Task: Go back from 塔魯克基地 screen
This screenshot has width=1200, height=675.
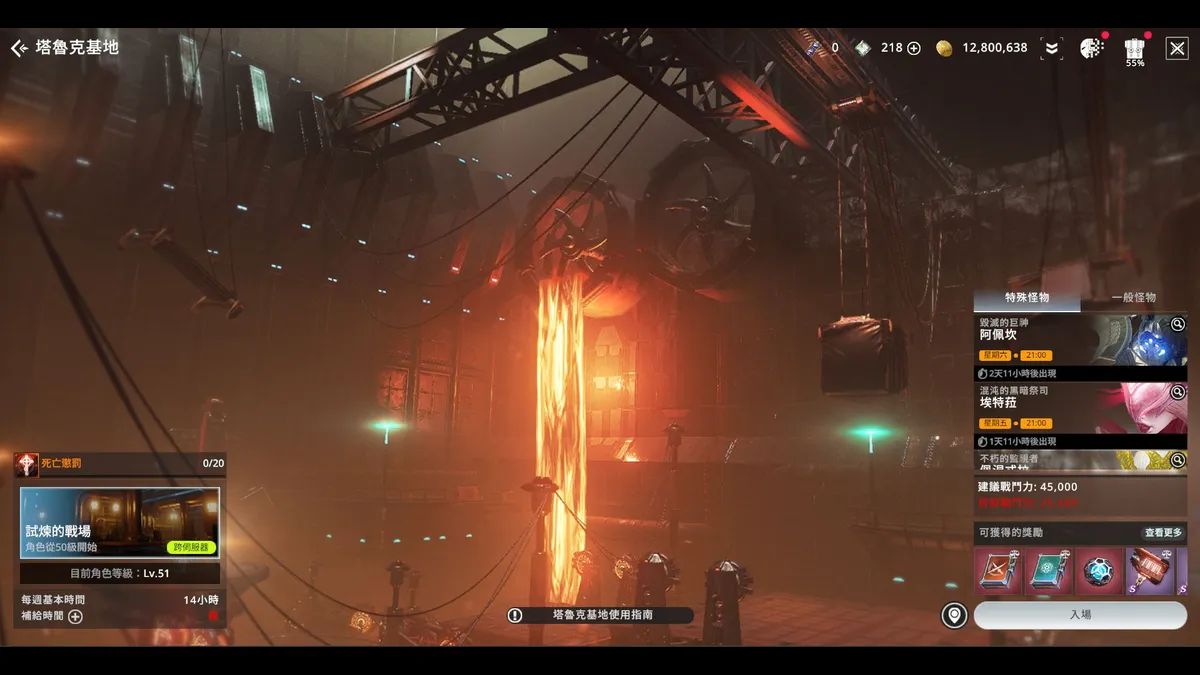Action: pos(19,48)
